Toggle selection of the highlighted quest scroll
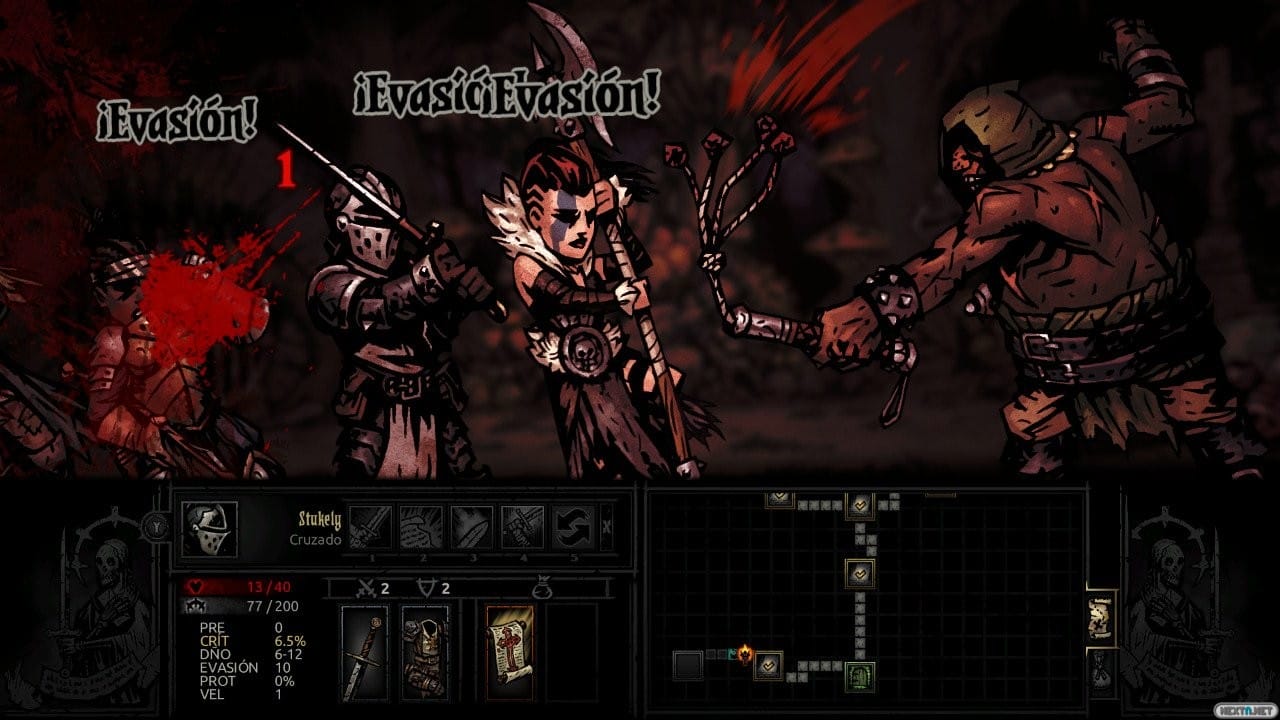 (510, 650)
